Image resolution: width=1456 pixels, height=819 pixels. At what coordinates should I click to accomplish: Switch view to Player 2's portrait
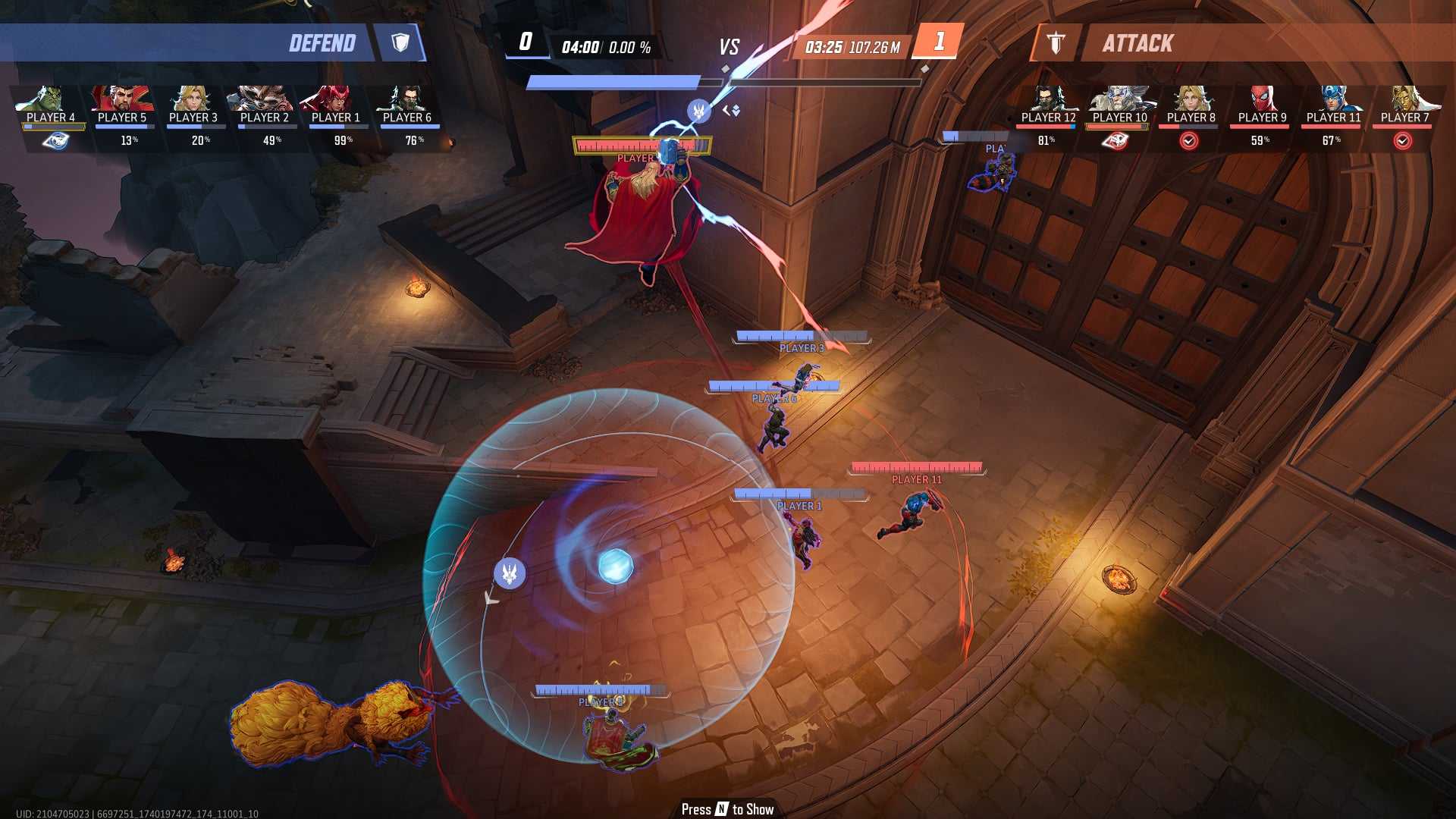tap(264, 99)
